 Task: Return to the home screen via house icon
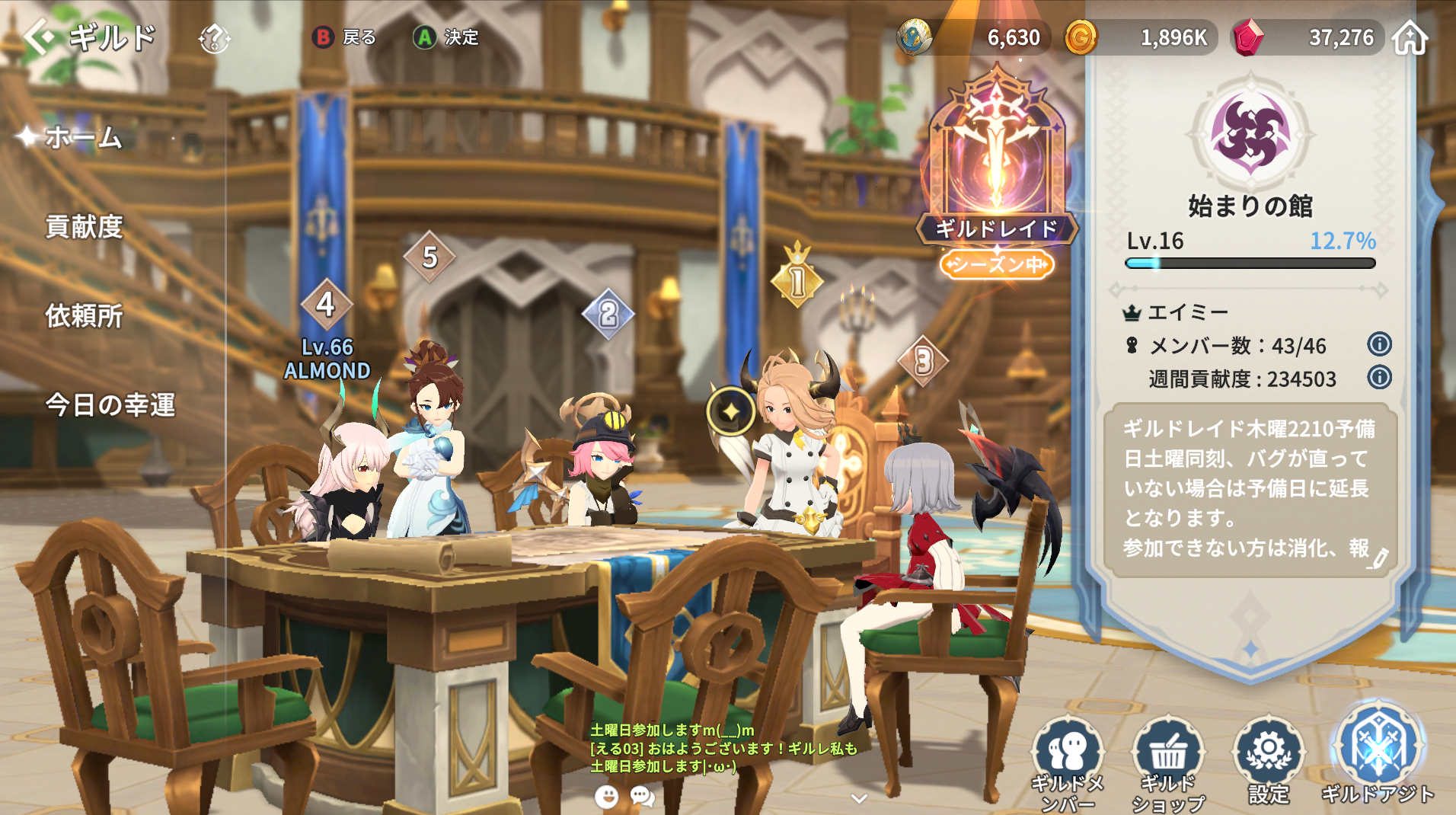click(1410, 37)
